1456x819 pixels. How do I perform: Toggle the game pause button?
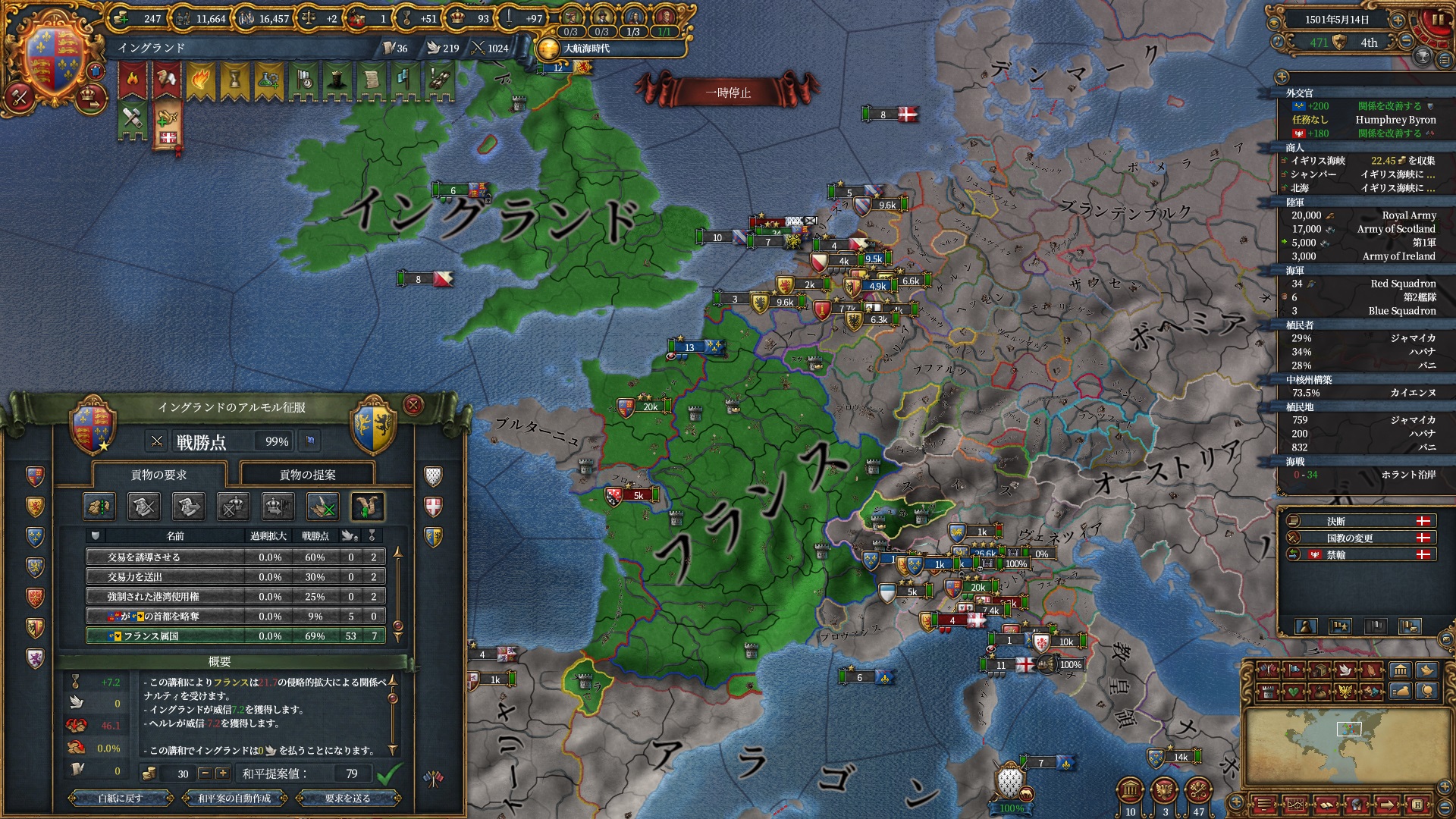click(x=1437, y=20)
